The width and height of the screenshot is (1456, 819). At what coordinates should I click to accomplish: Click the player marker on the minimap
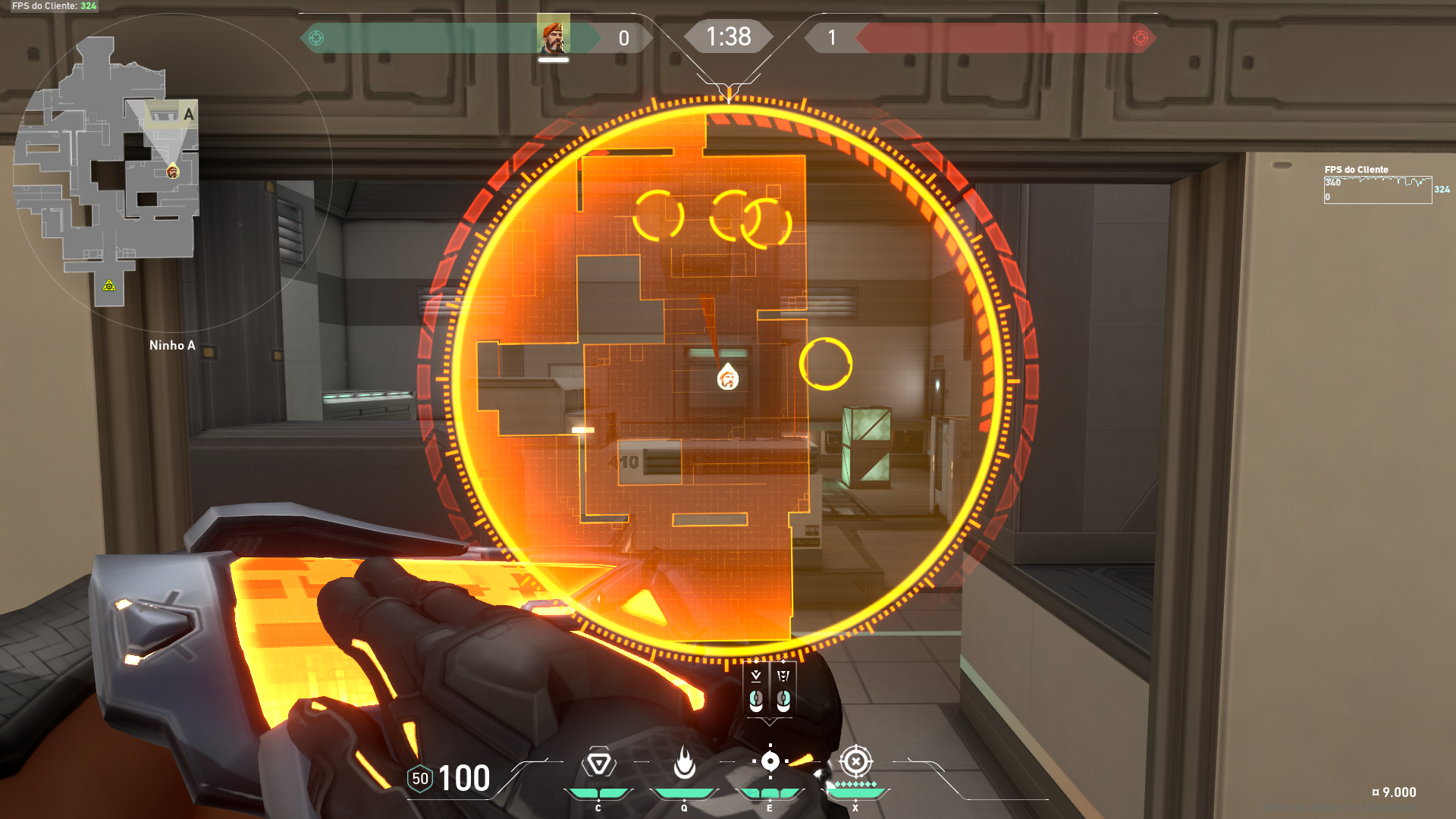click(x=172, y=174)
